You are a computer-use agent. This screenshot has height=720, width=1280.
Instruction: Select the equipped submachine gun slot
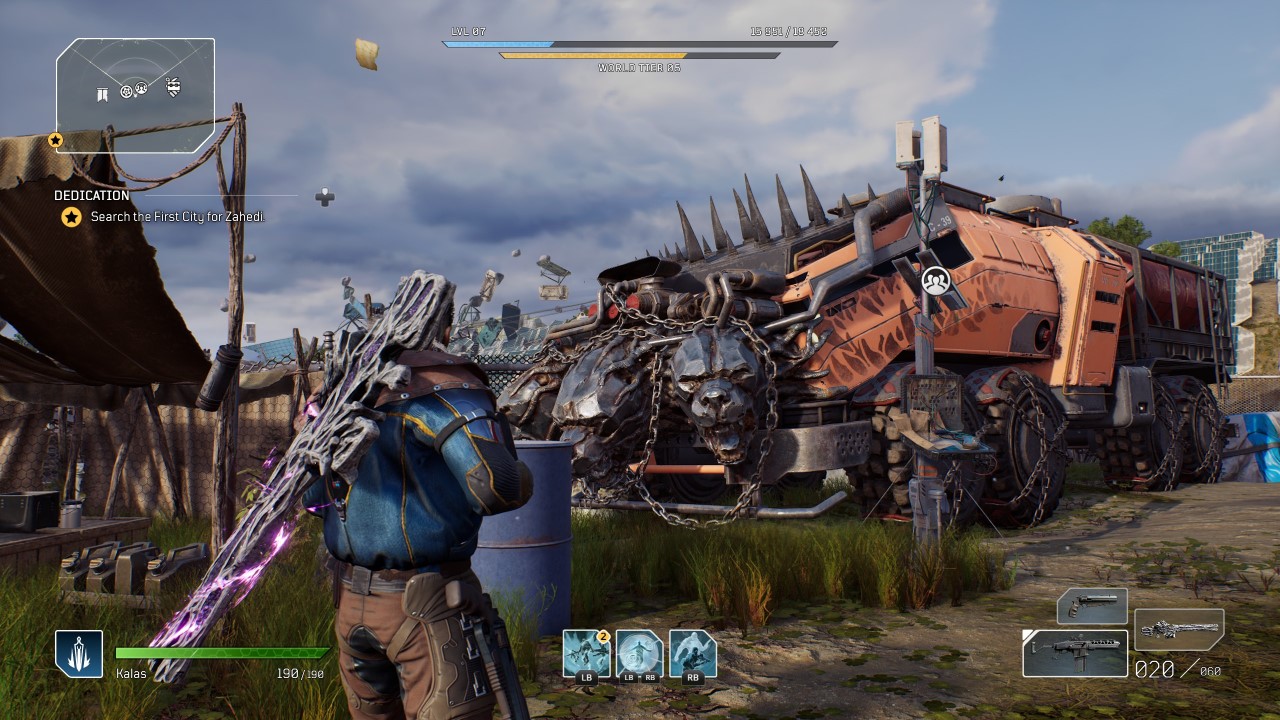coord(1075,653)
